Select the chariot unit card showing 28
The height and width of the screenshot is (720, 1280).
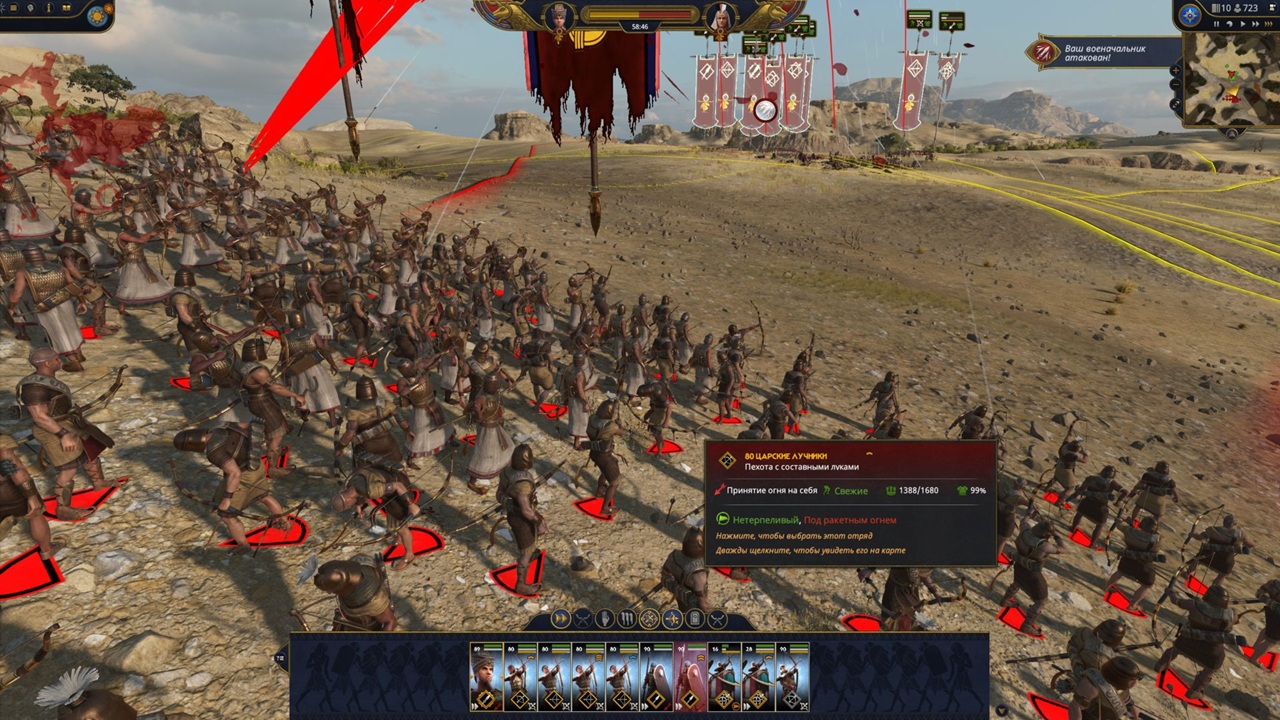758,678
